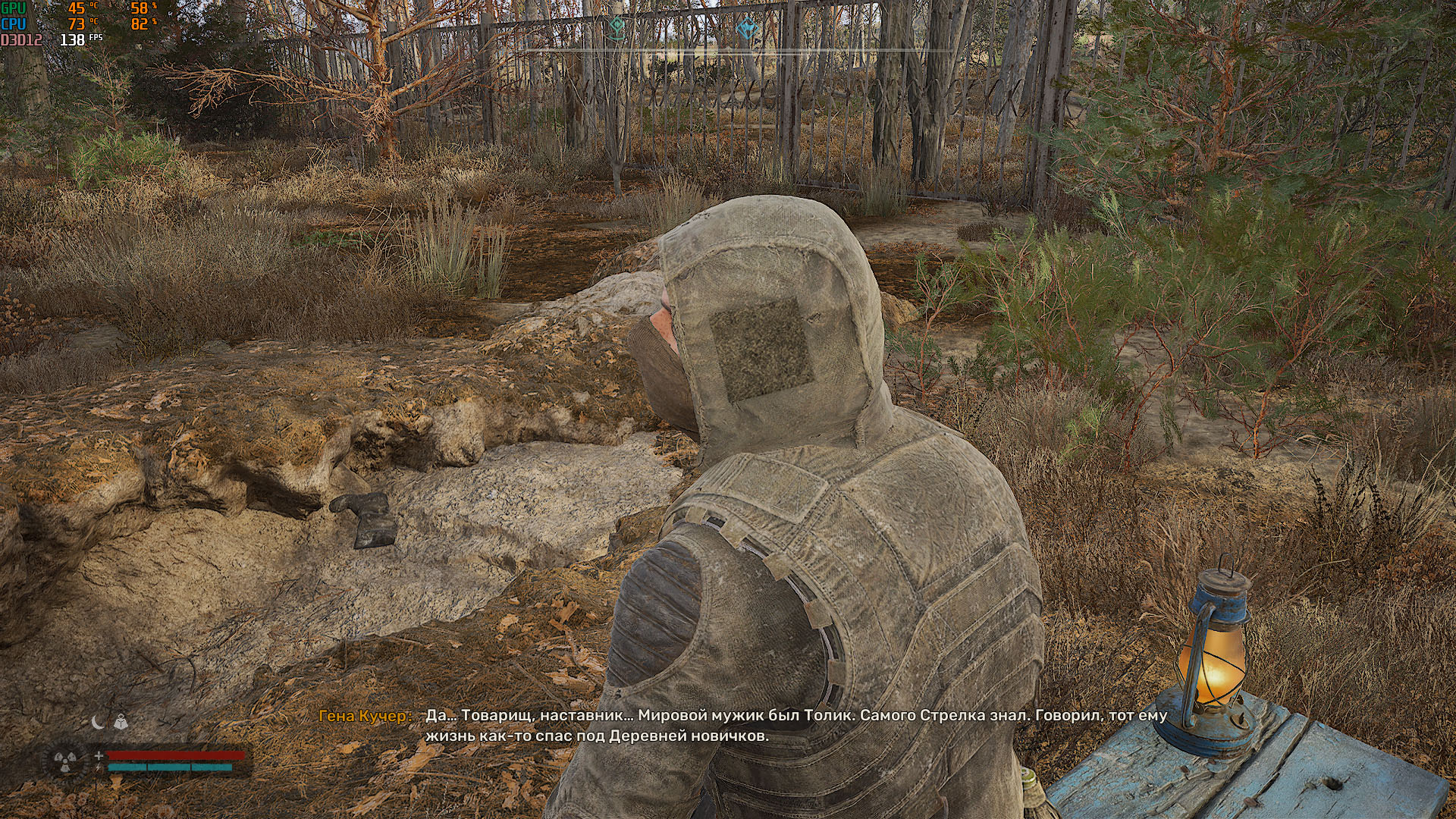The height and width of the screenshot is (819, 1456).
Task: Click the crescent moon status icon
Action: [x=98, y=722]
